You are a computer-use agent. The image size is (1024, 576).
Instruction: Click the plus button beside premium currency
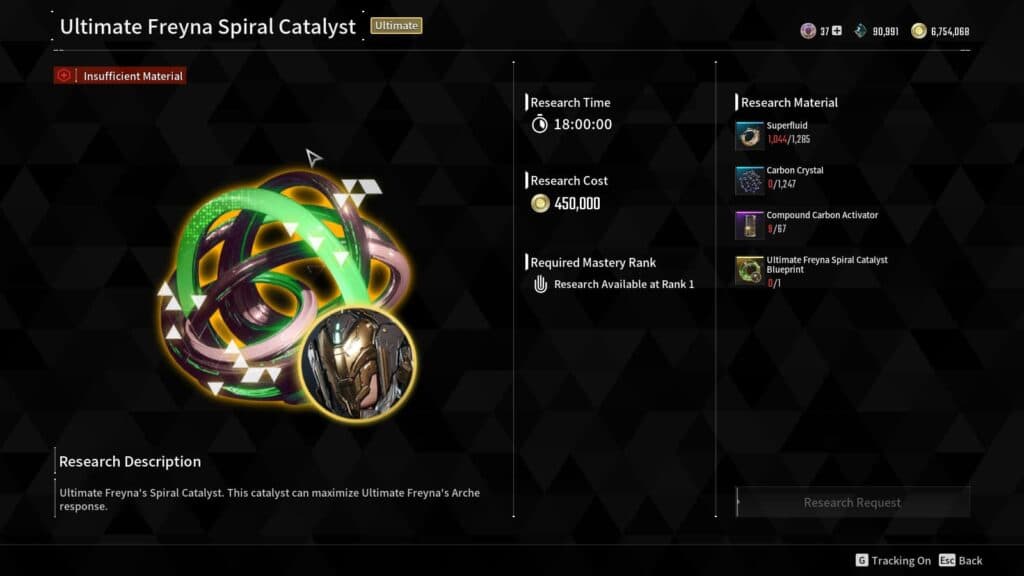(x=837, y=31)
